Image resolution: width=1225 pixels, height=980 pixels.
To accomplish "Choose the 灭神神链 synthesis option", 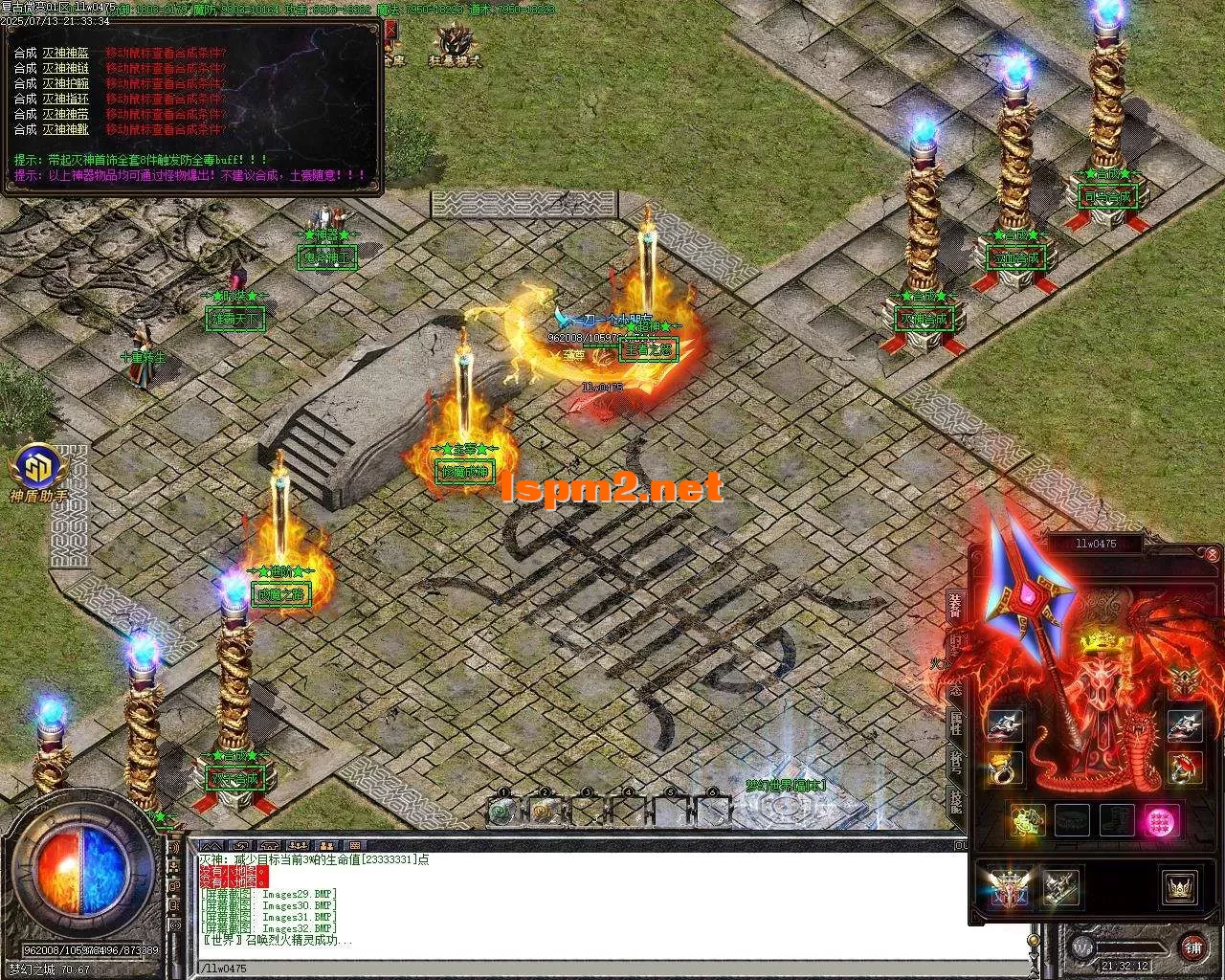I will pos(65,68).
